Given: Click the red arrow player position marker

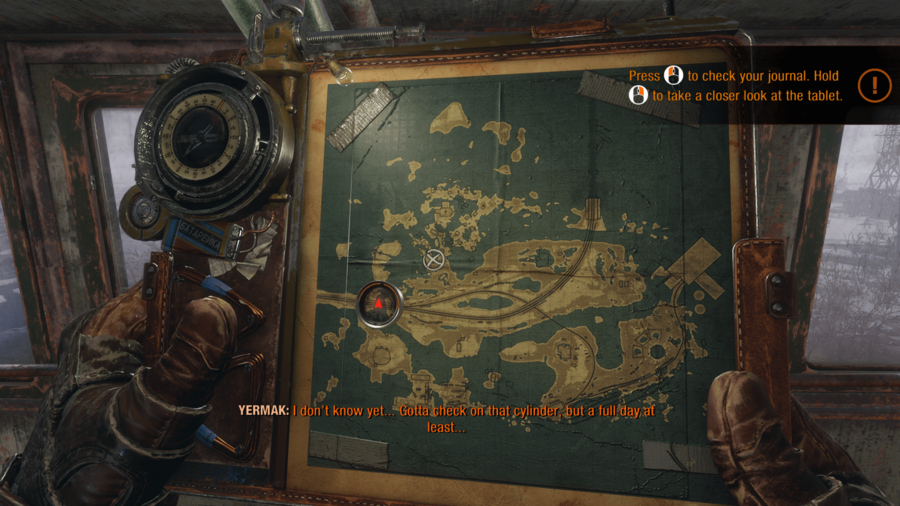Looking at the screenshot, I should 380,302.
